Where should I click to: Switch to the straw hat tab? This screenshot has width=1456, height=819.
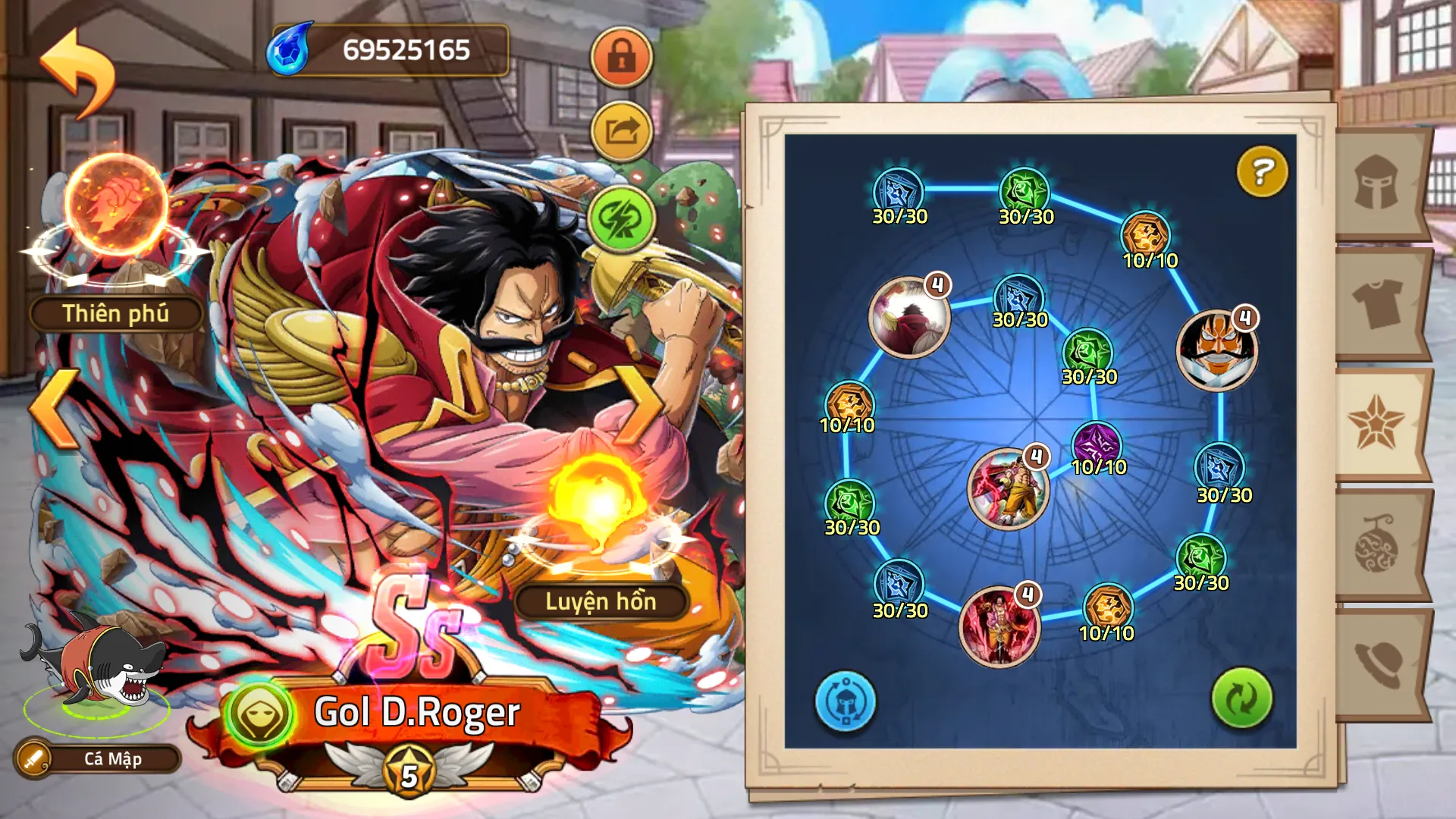tap(1377, 664)
